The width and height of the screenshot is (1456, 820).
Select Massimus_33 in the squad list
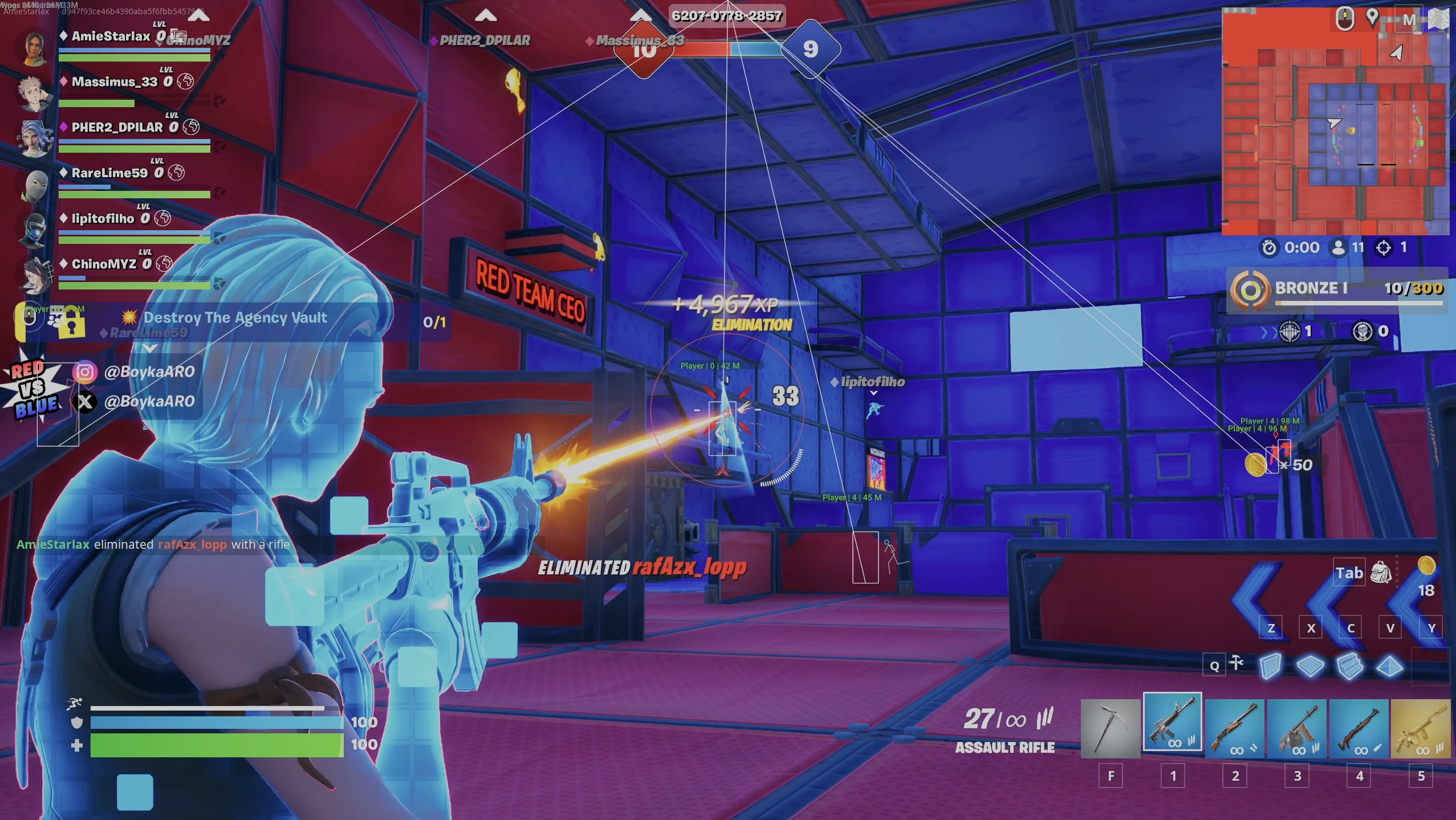(114, 82)
